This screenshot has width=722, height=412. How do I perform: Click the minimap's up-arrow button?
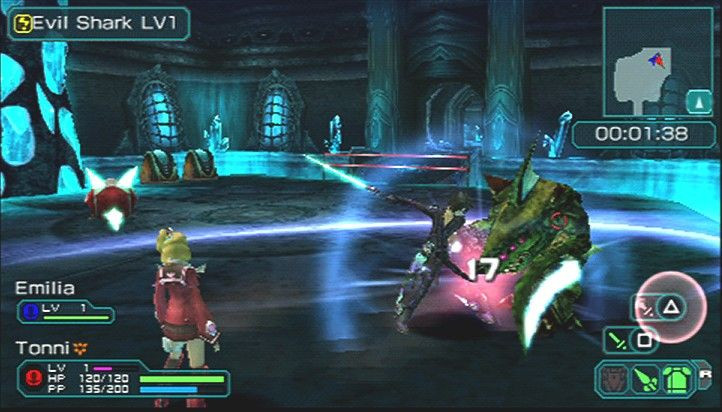click(x=697, y=100)
